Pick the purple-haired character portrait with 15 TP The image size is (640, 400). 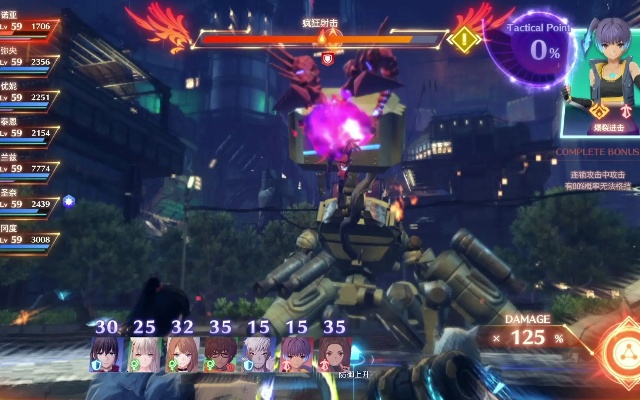297,354
